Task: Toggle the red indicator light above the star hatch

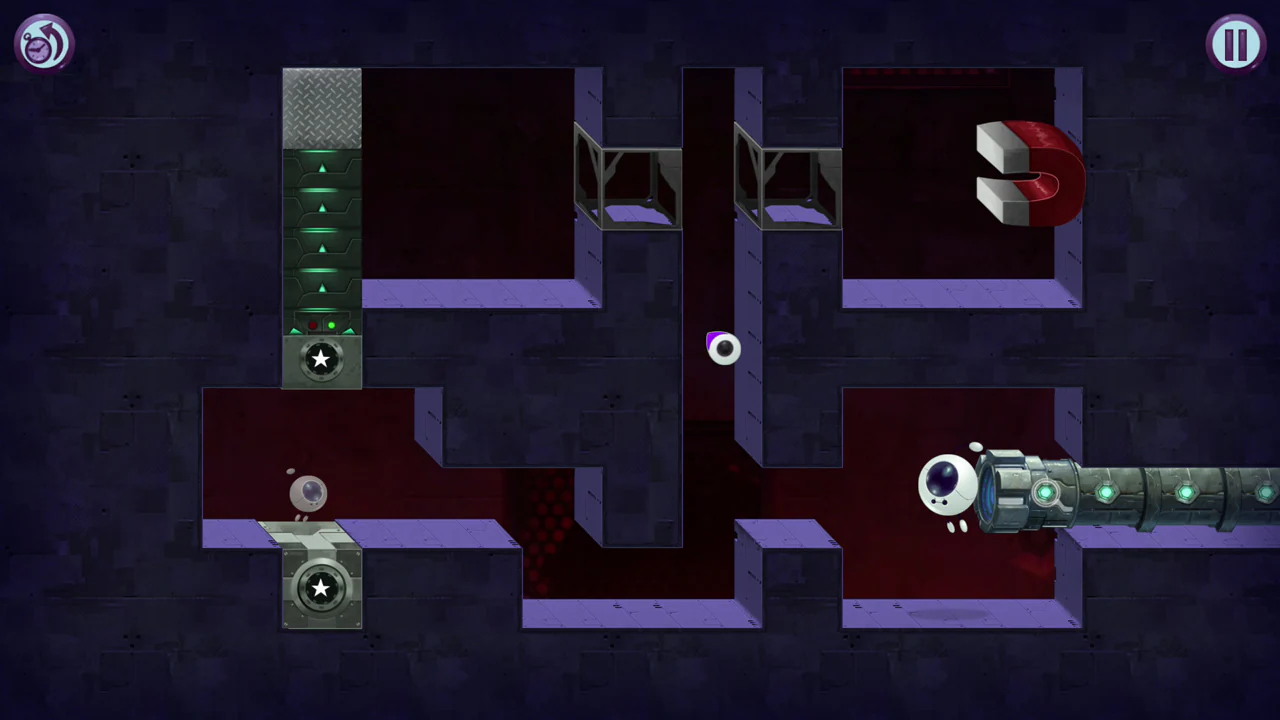Action: pos(313,325)
